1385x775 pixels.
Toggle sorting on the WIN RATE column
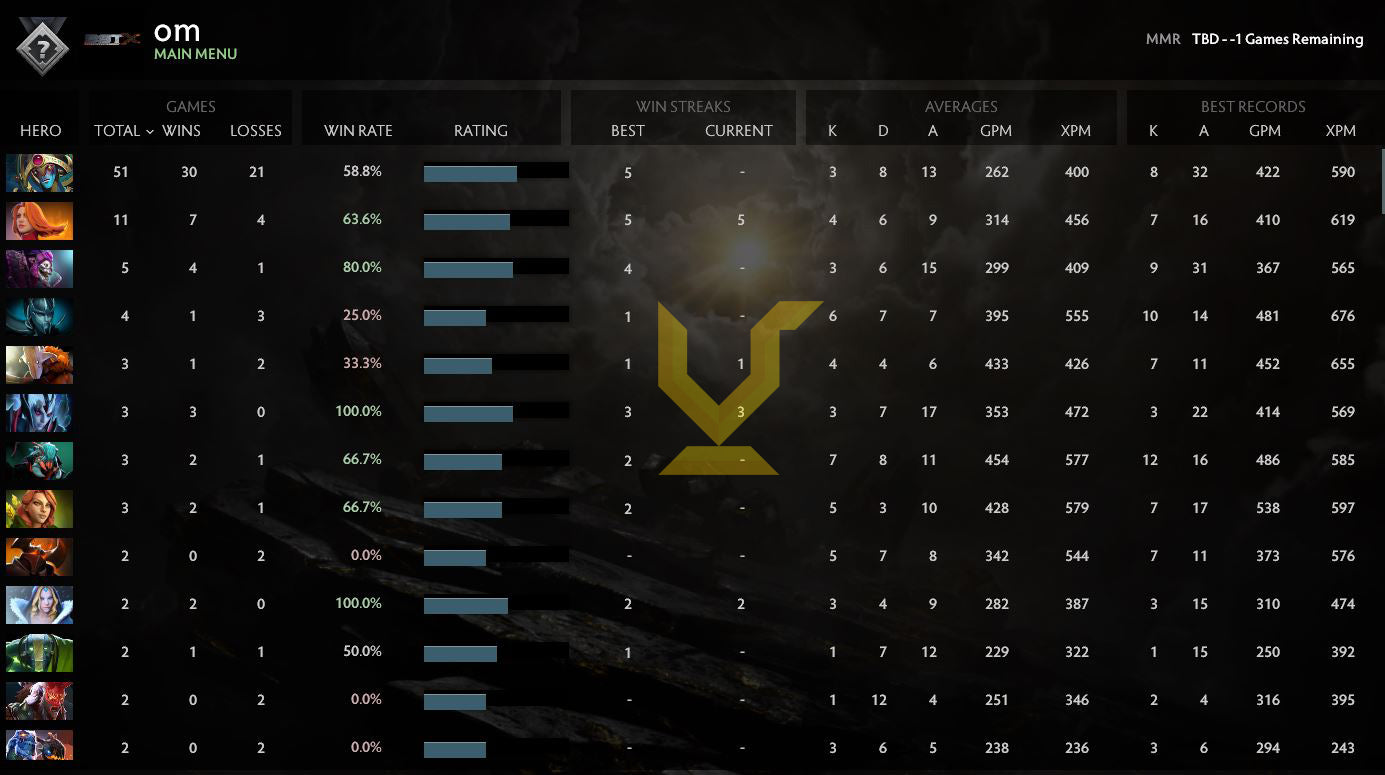(357, 131)
